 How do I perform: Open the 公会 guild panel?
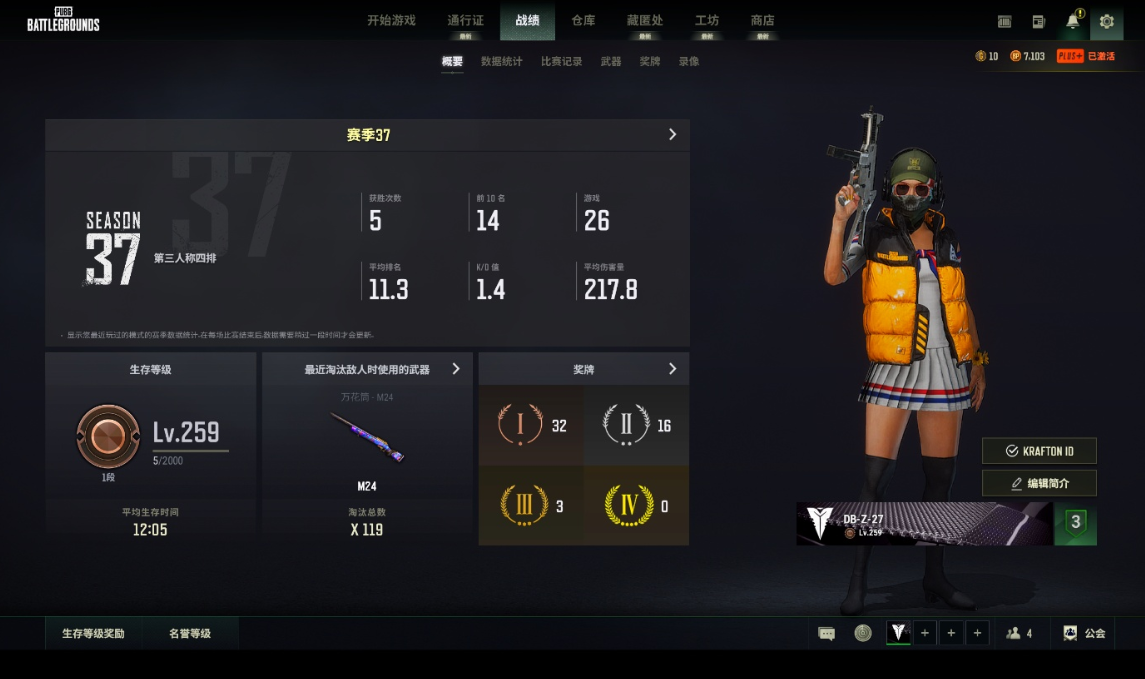pos(1084,633)
